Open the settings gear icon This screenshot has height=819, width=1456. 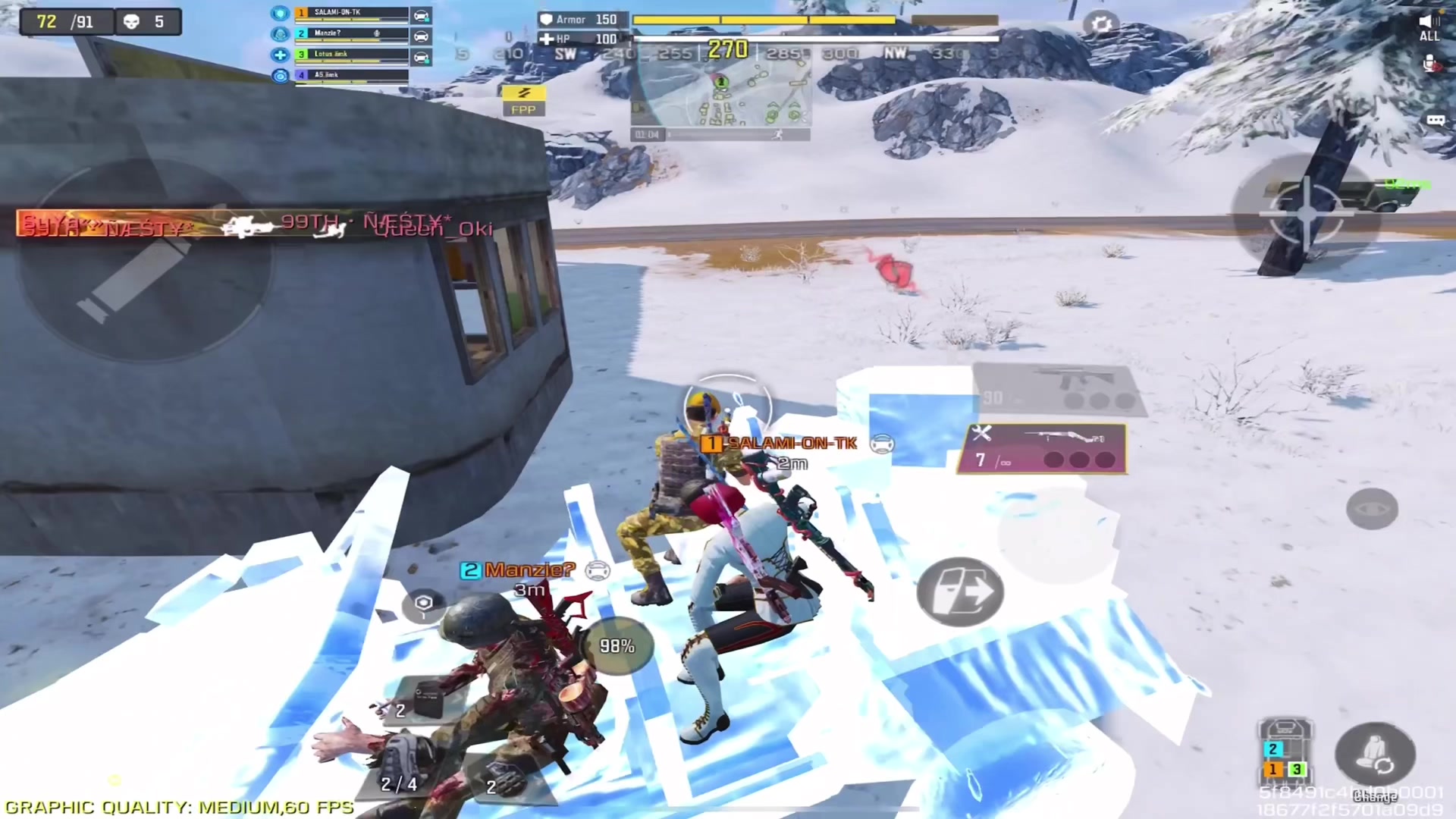(1101, 24)
